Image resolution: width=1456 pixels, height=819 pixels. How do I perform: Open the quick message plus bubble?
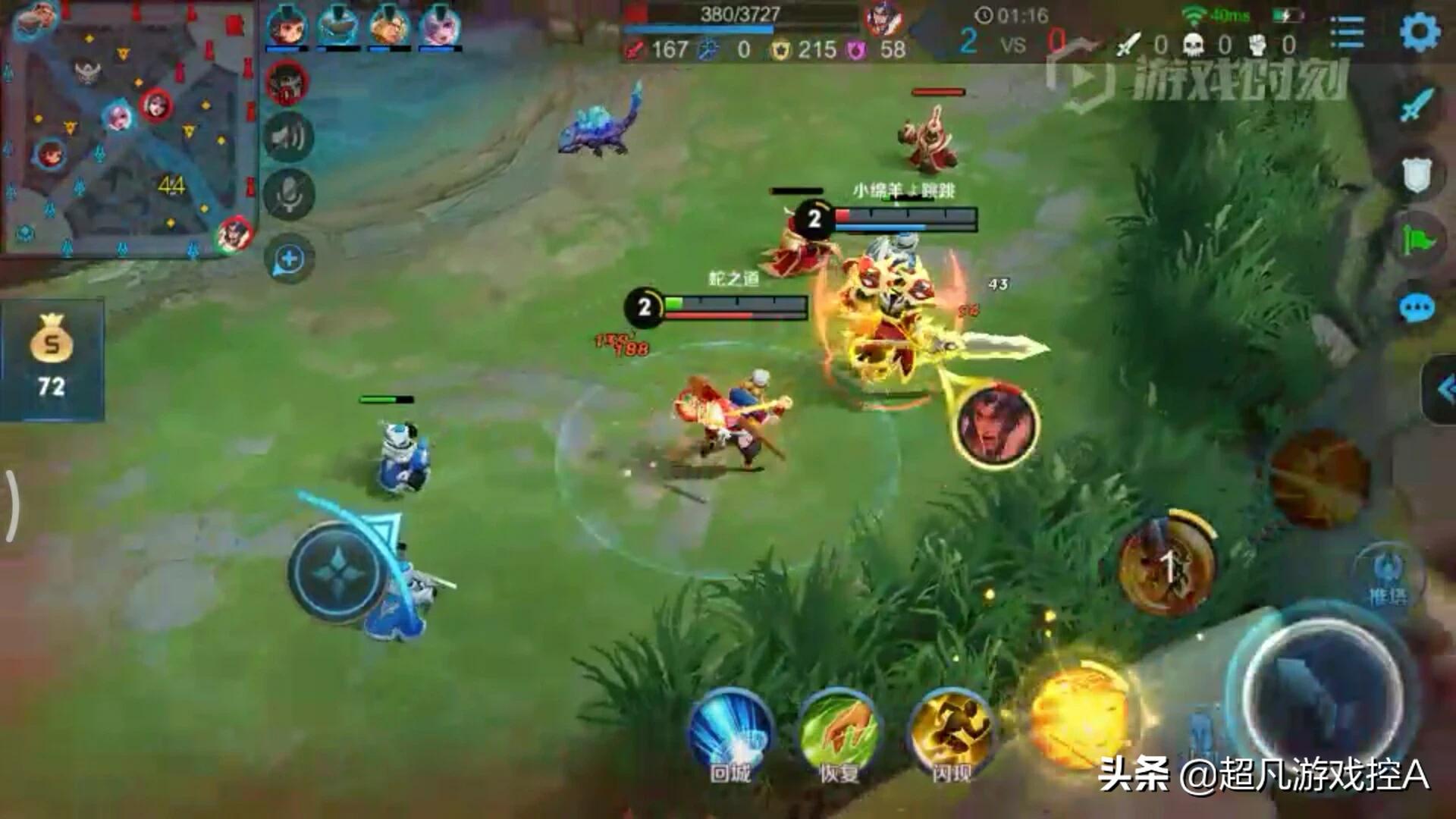pos(289,259)
